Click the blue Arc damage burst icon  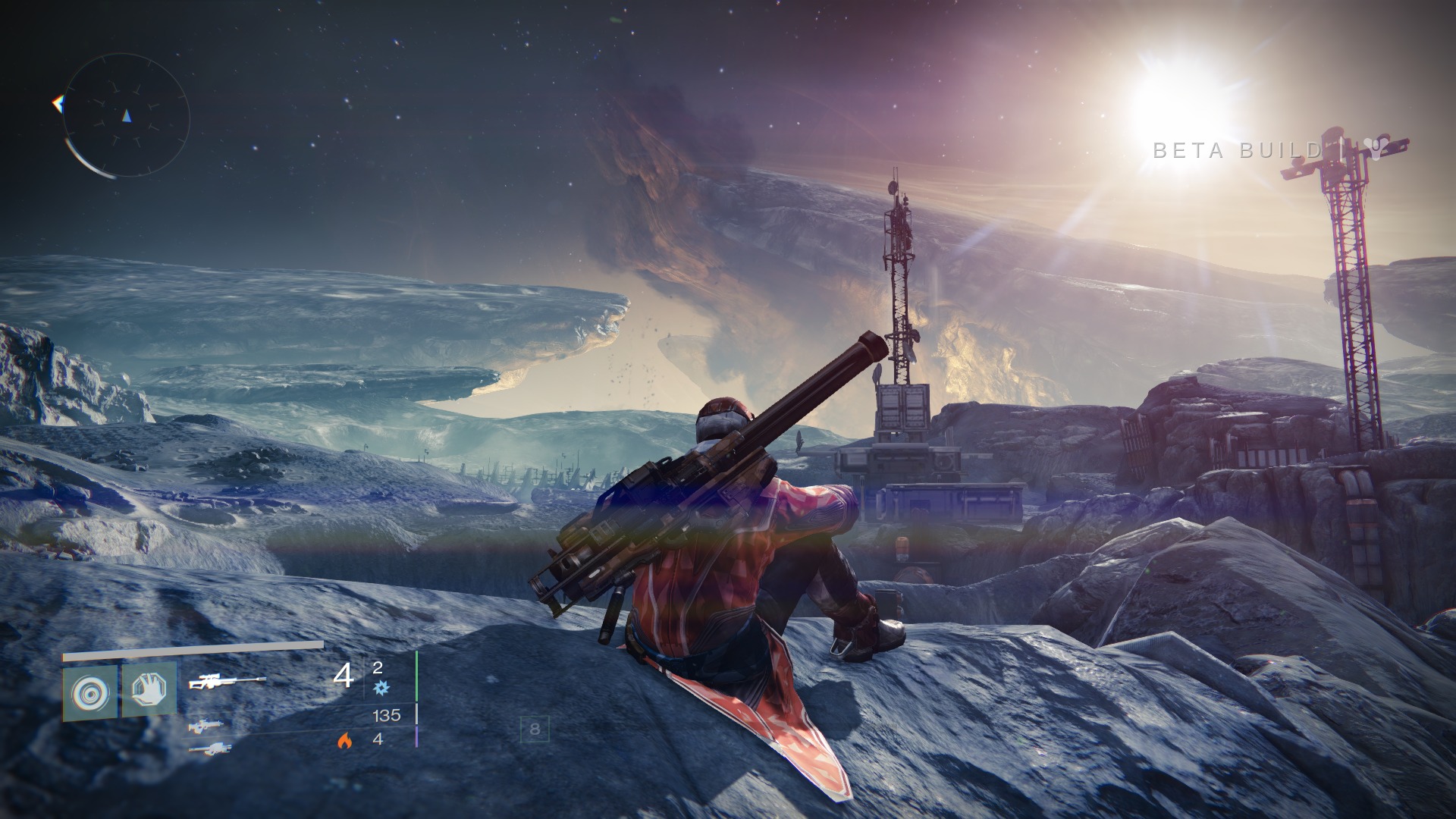pyautogui.click(x=382, y=687)
